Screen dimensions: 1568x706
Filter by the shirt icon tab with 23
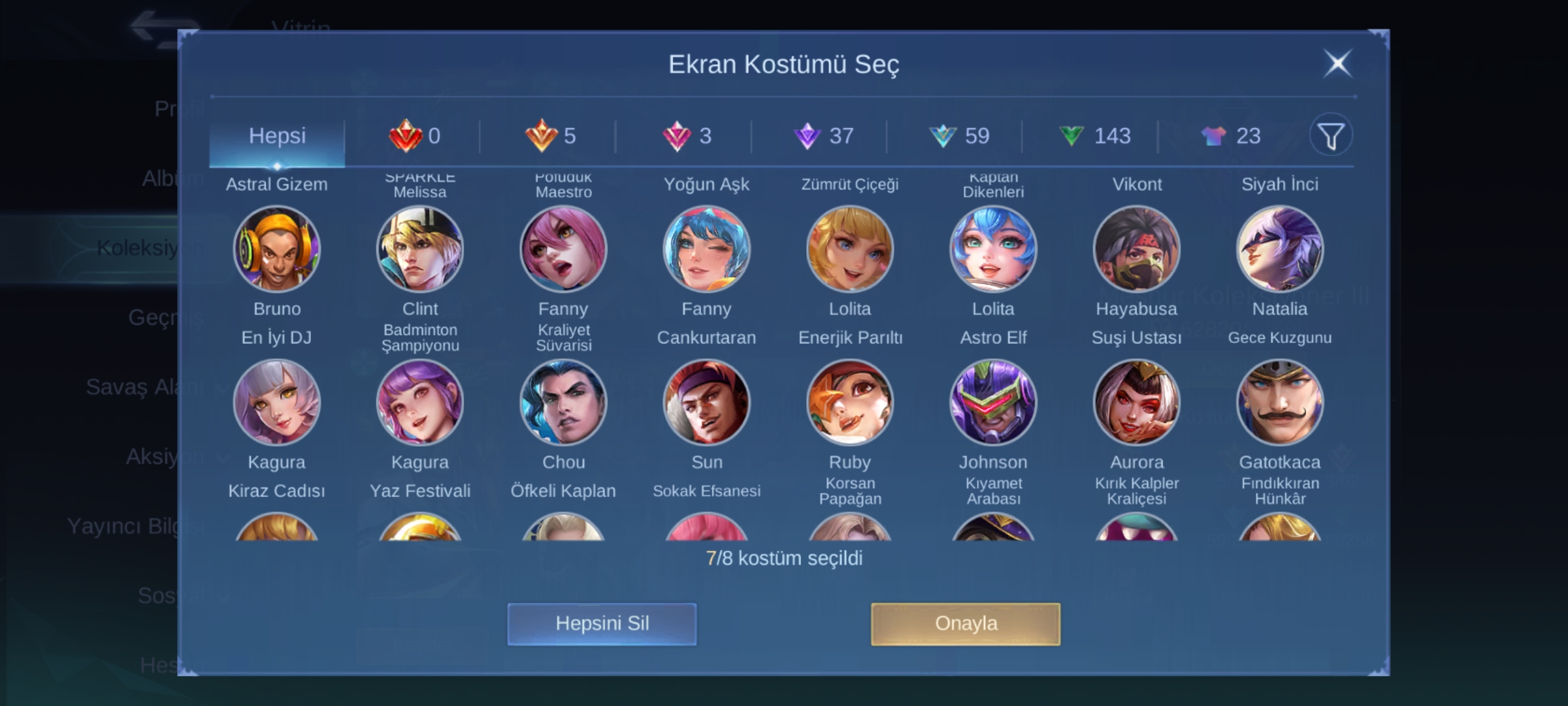click(x=1230, y=136)
